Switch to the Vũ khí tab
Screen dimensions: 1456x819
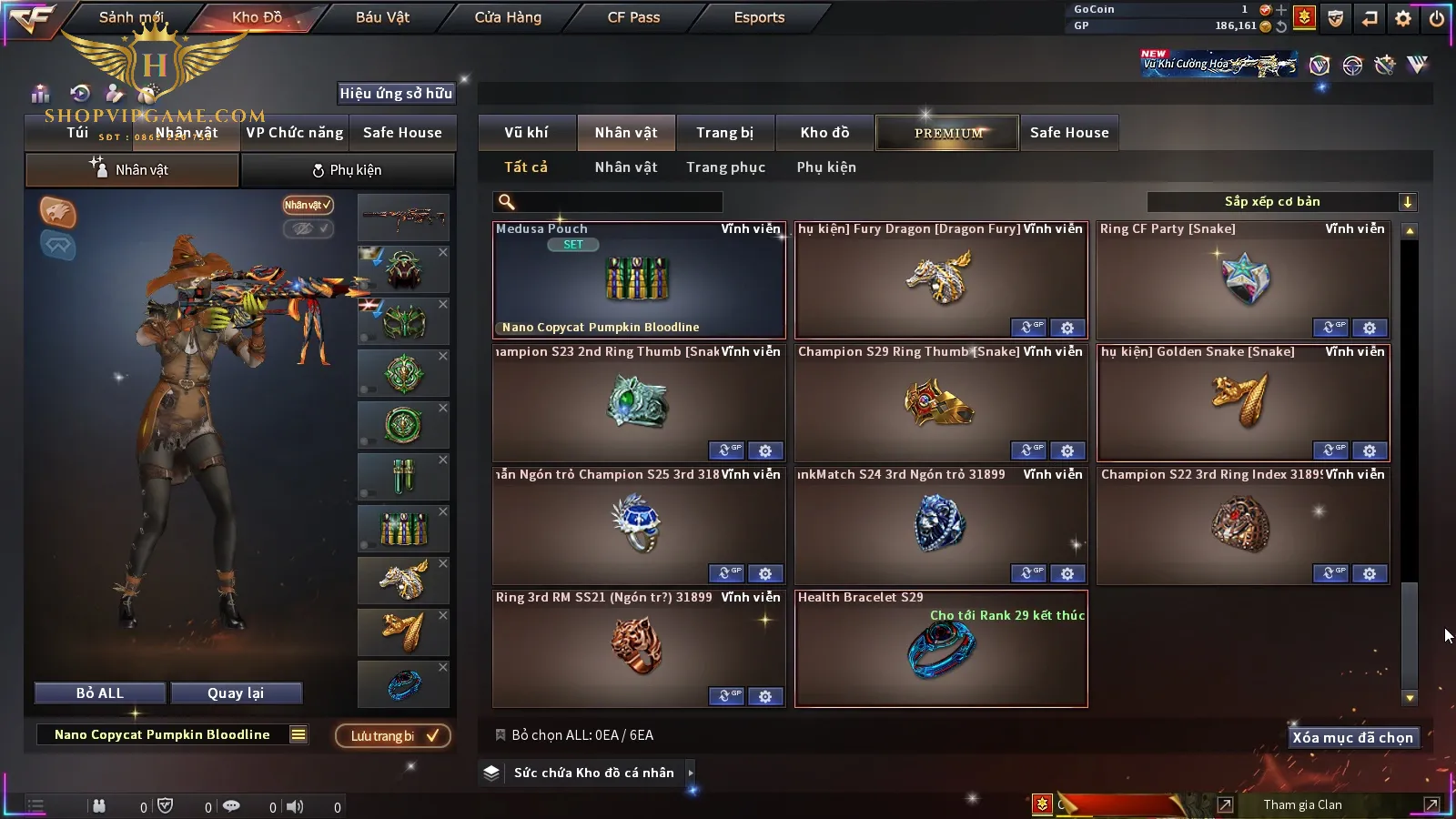pyautogui.click(x=526, y=133)
